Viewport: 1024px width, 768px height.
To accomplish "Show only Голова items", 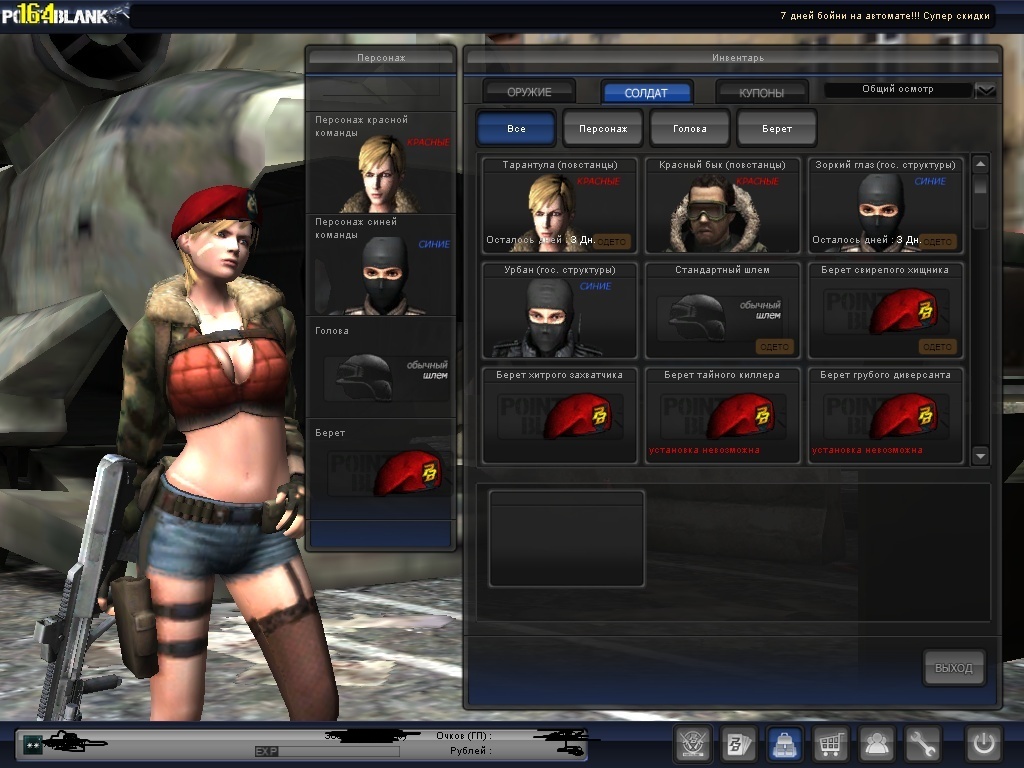I will 690,129.
